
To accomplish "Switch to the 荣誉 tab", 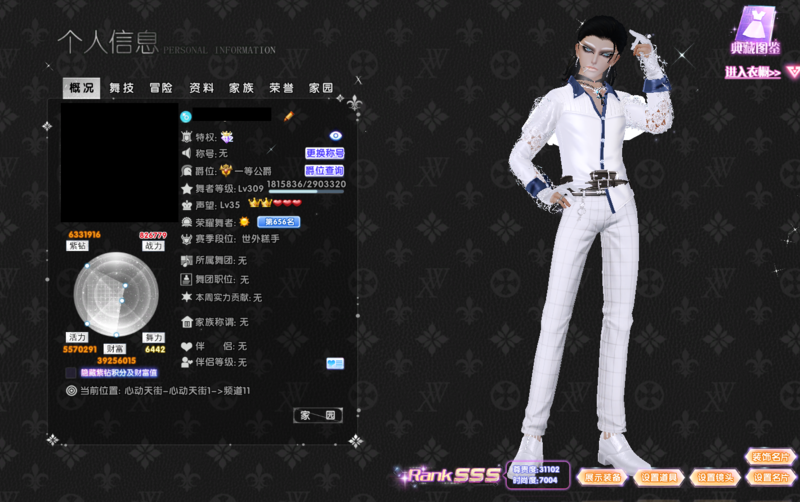I will point(281,88).
